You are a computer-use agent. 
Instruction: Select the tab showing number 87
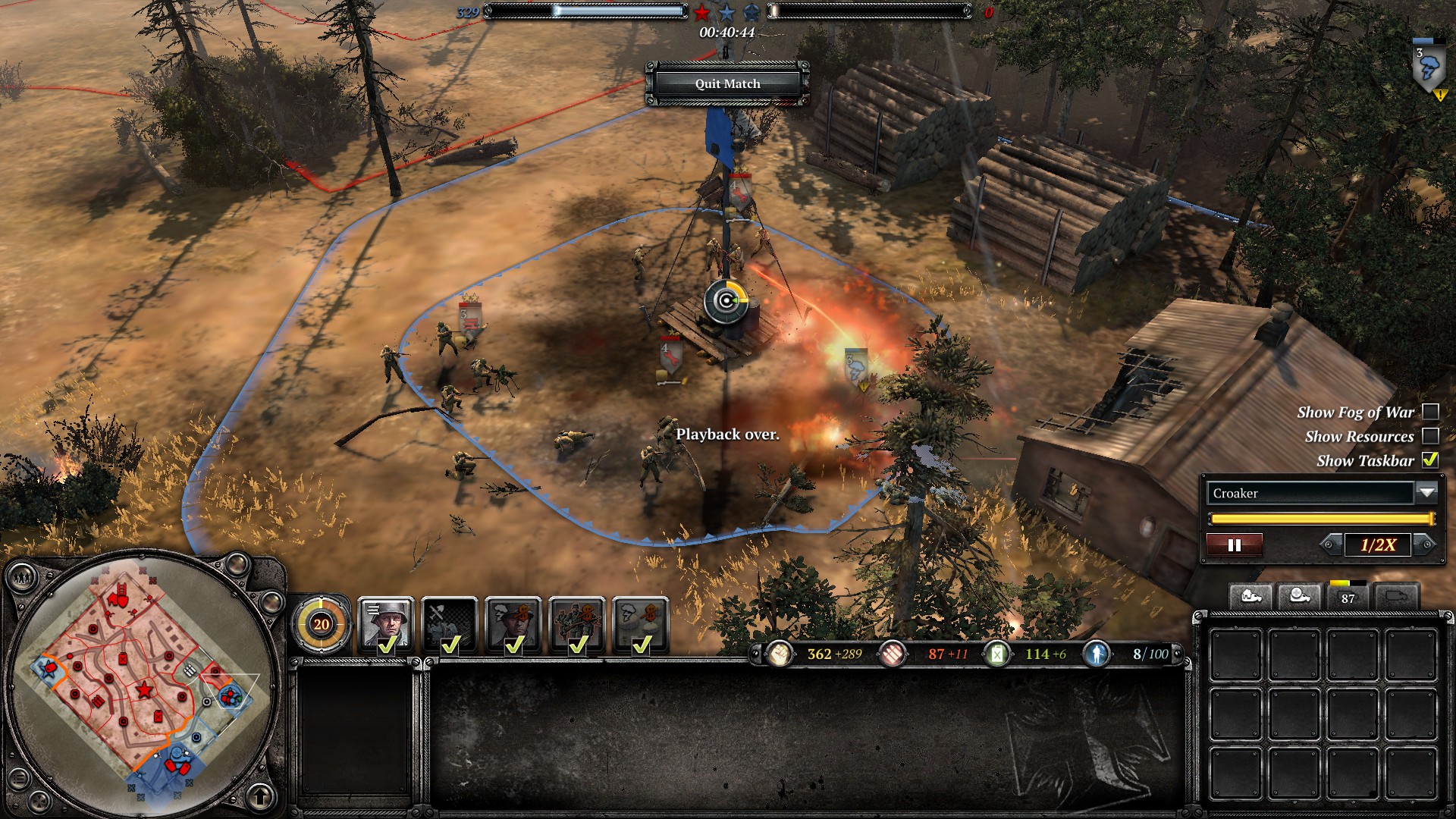click(x=1348, y=597)
